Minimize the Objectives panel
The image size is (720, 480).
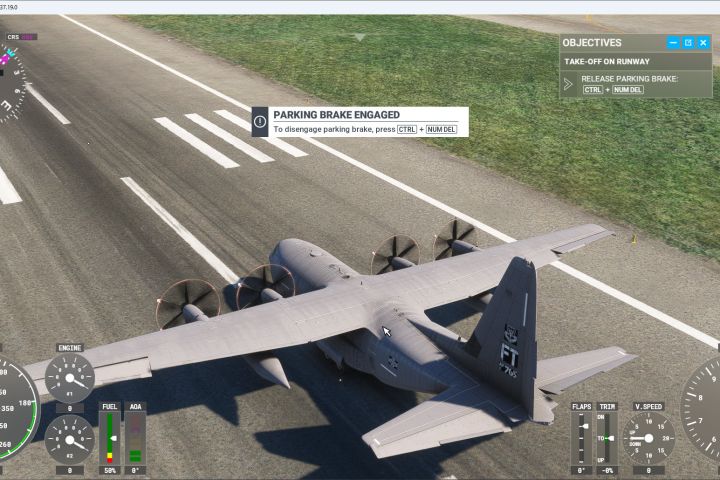pyautogui.click(x=674, y=43)
